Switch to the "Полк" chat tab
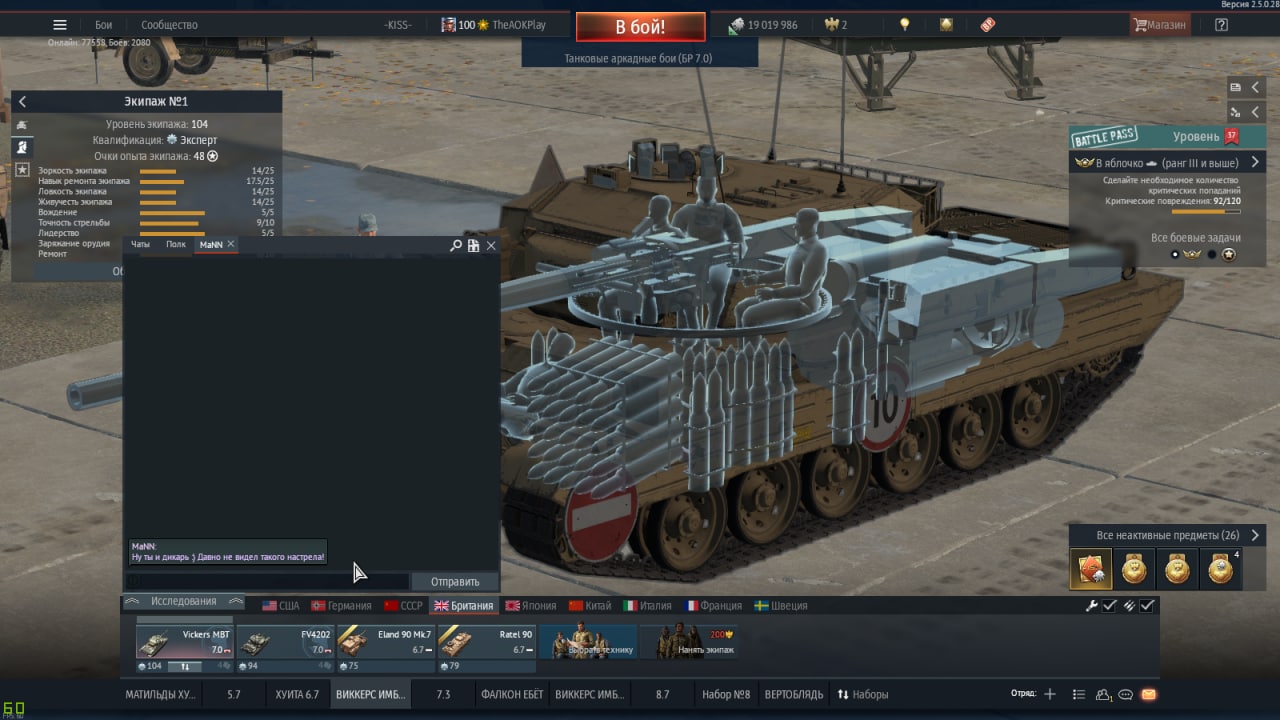The image size is (1280, 720). tap(176, 244)
